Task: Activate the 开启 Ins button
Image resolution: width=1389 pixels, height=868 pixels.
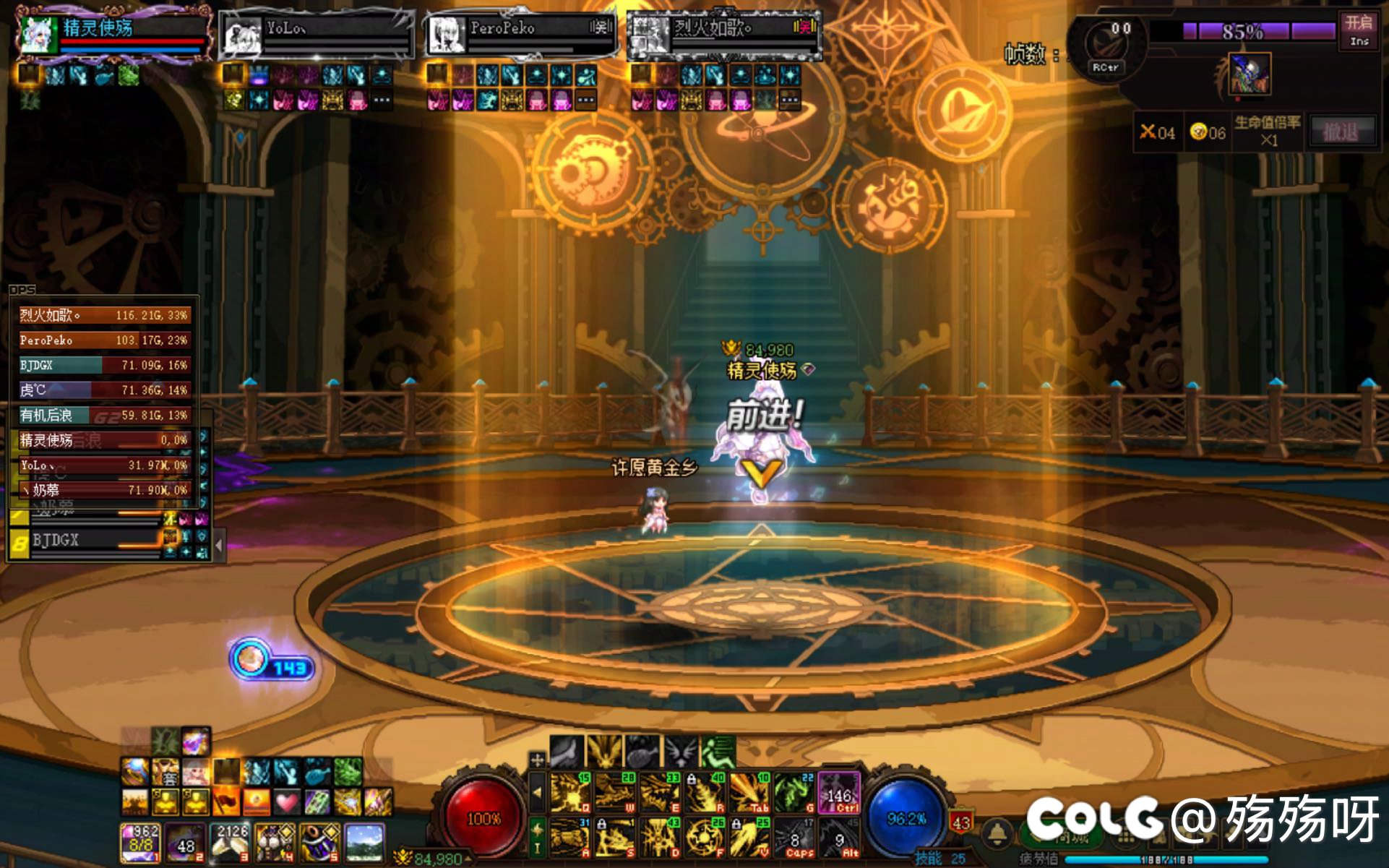Action: coord(1359,30)
